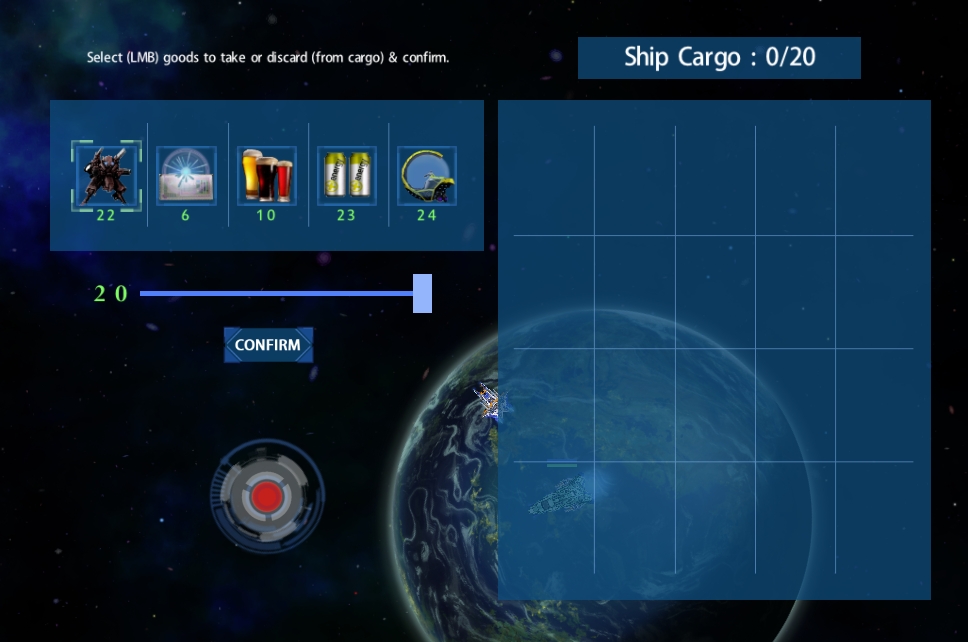Image resolution: width=968 pixels, height=642 pixels.
Task: Select the combat mech goods icon
Action: click(x=106, y=175)
